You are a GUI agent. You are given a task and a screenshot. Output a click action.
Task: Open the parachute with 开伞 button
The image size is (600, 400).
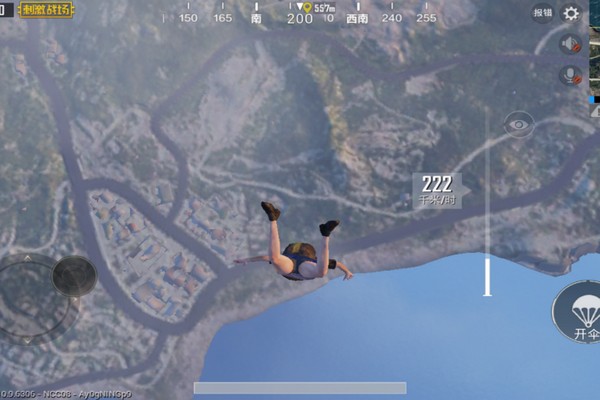tap(580, 312)
